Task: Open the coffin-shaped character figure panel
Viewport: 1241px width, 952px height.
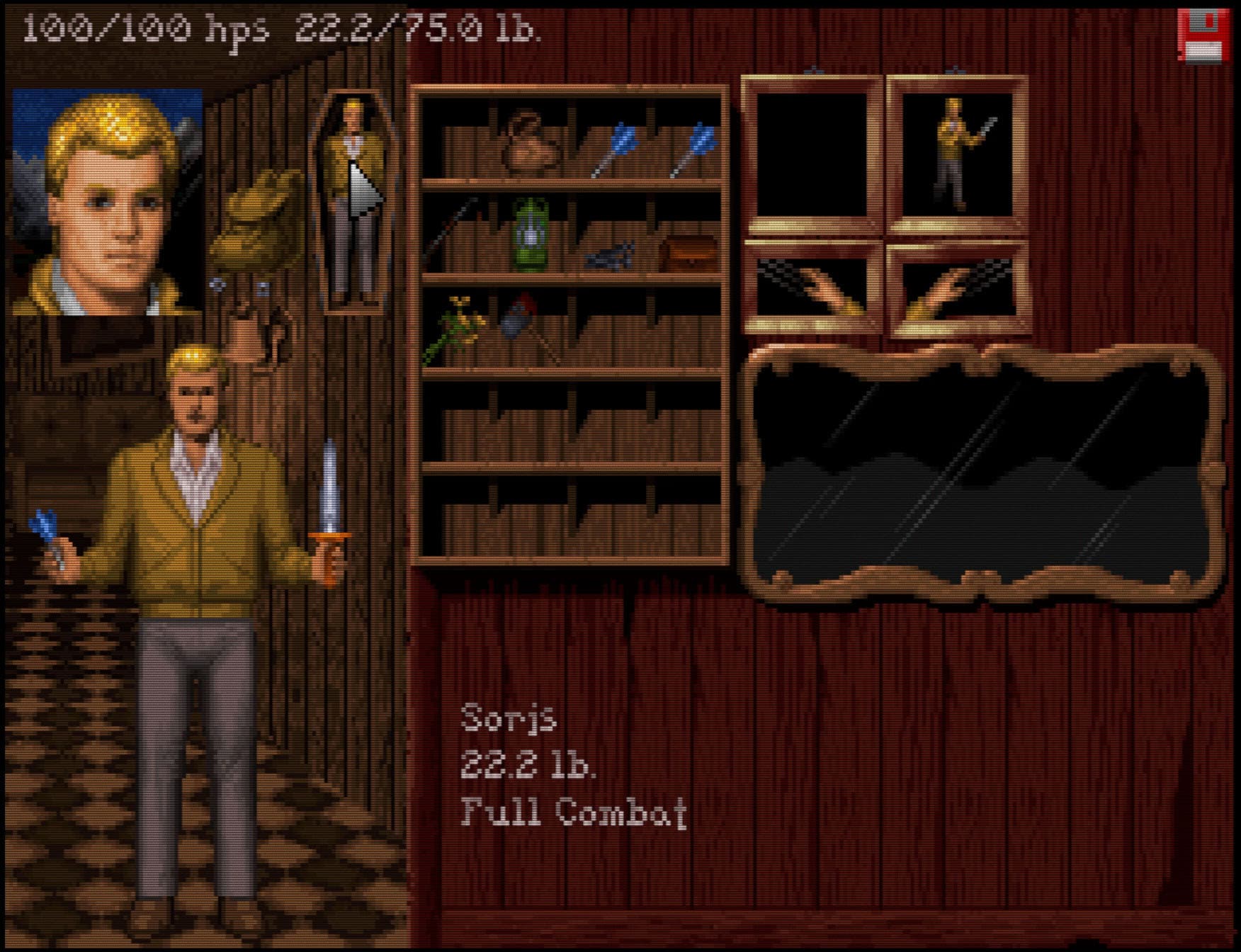Action: (x=353, y=202)
